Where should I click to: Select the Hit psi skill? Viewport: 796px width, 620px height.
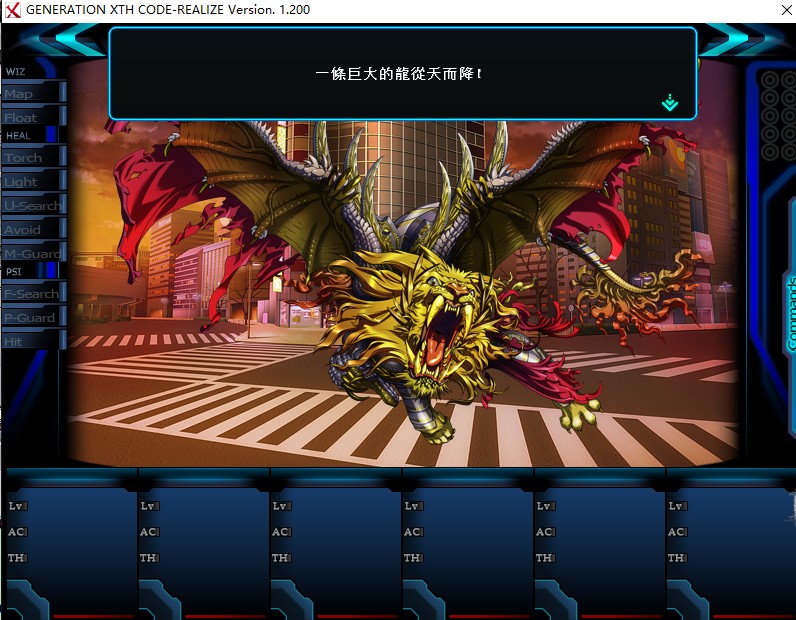(32, 341)
